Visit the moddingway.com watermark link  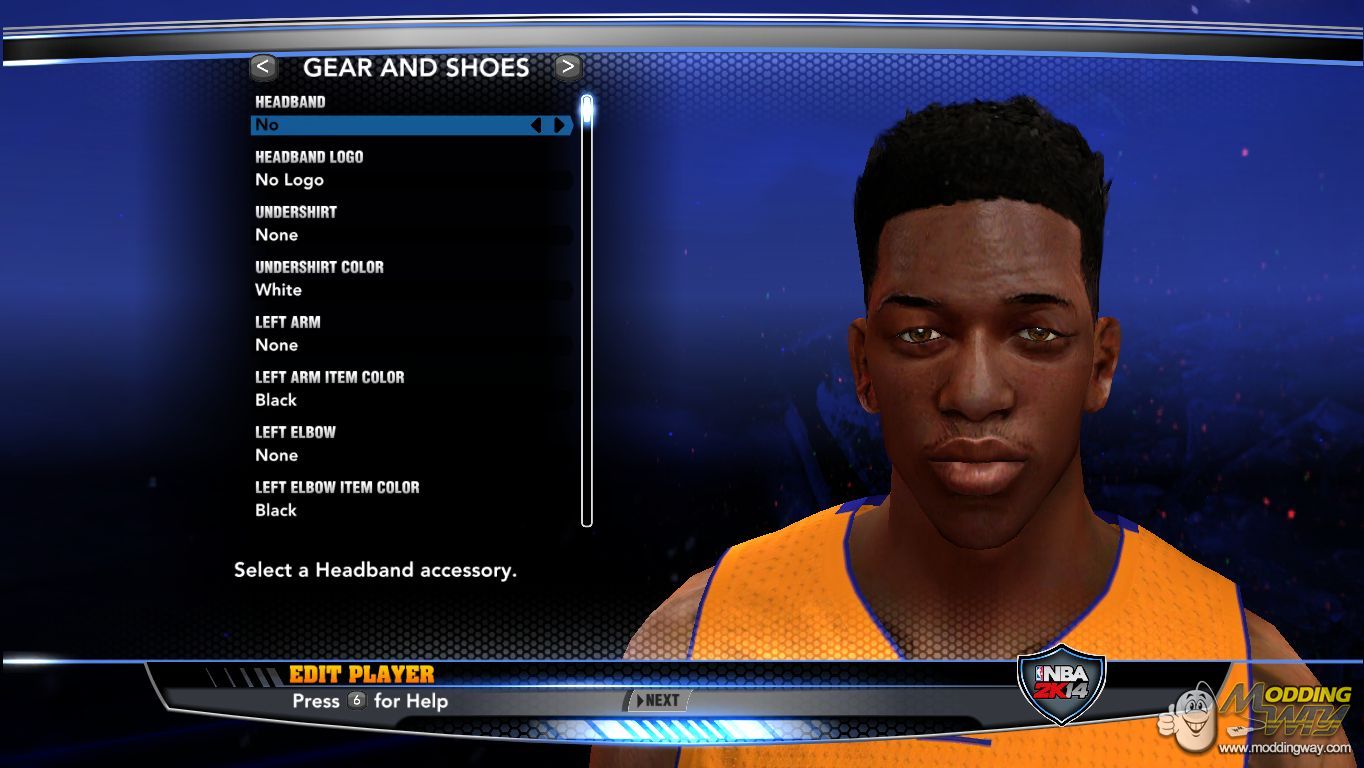pos(1284,748)
